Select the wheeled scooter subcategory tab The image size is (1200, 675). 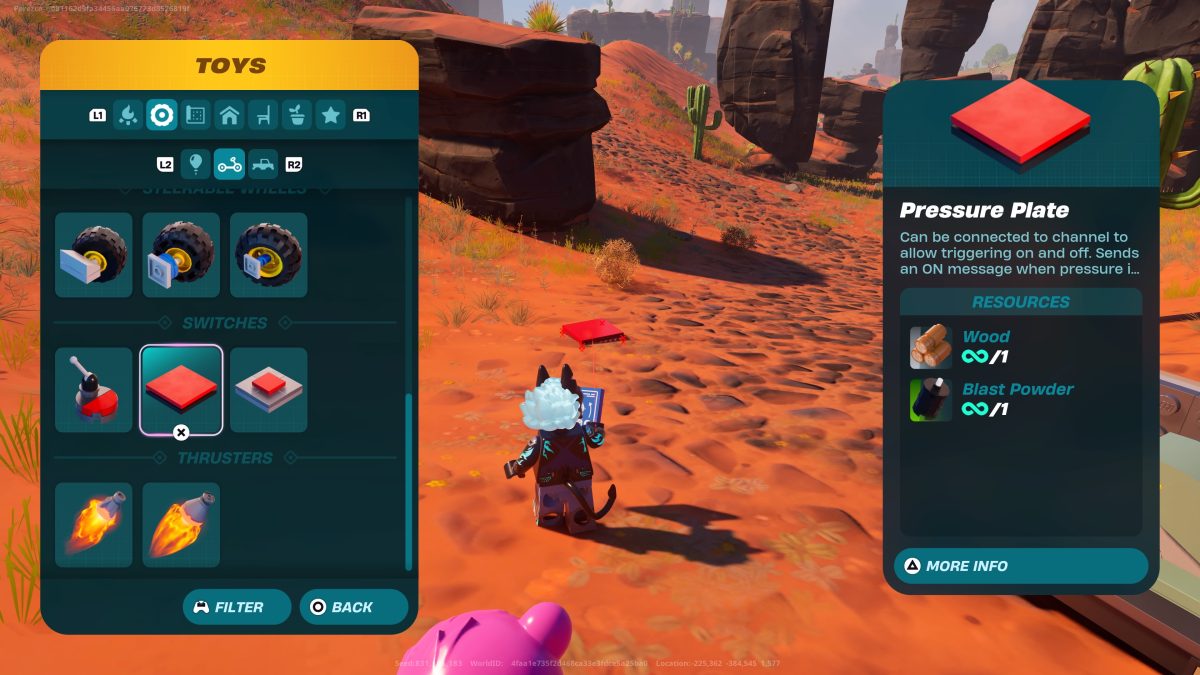coord(229,163)
